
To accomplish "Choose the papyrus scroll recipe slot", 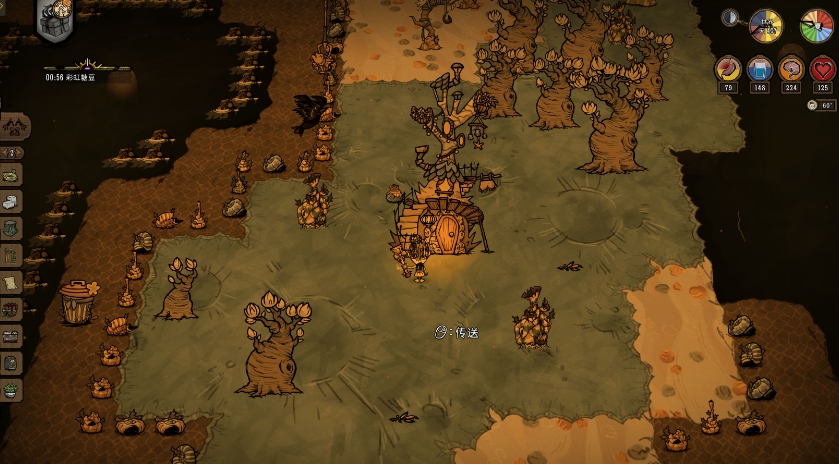I will (12, 283).
